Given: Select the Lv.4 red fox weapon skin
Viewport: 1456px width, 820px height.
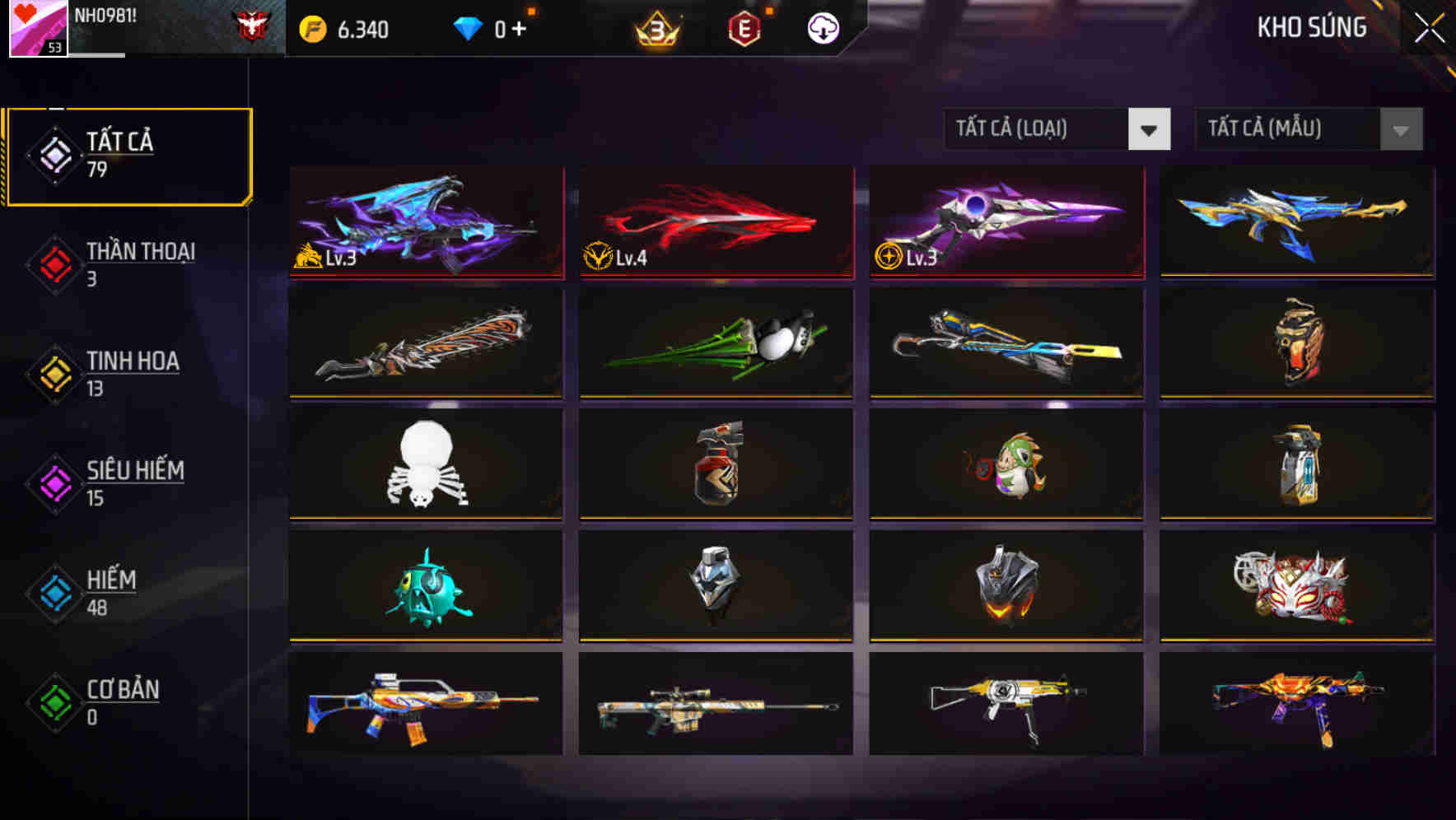Looking at the screenshot, I should point(716,222).
